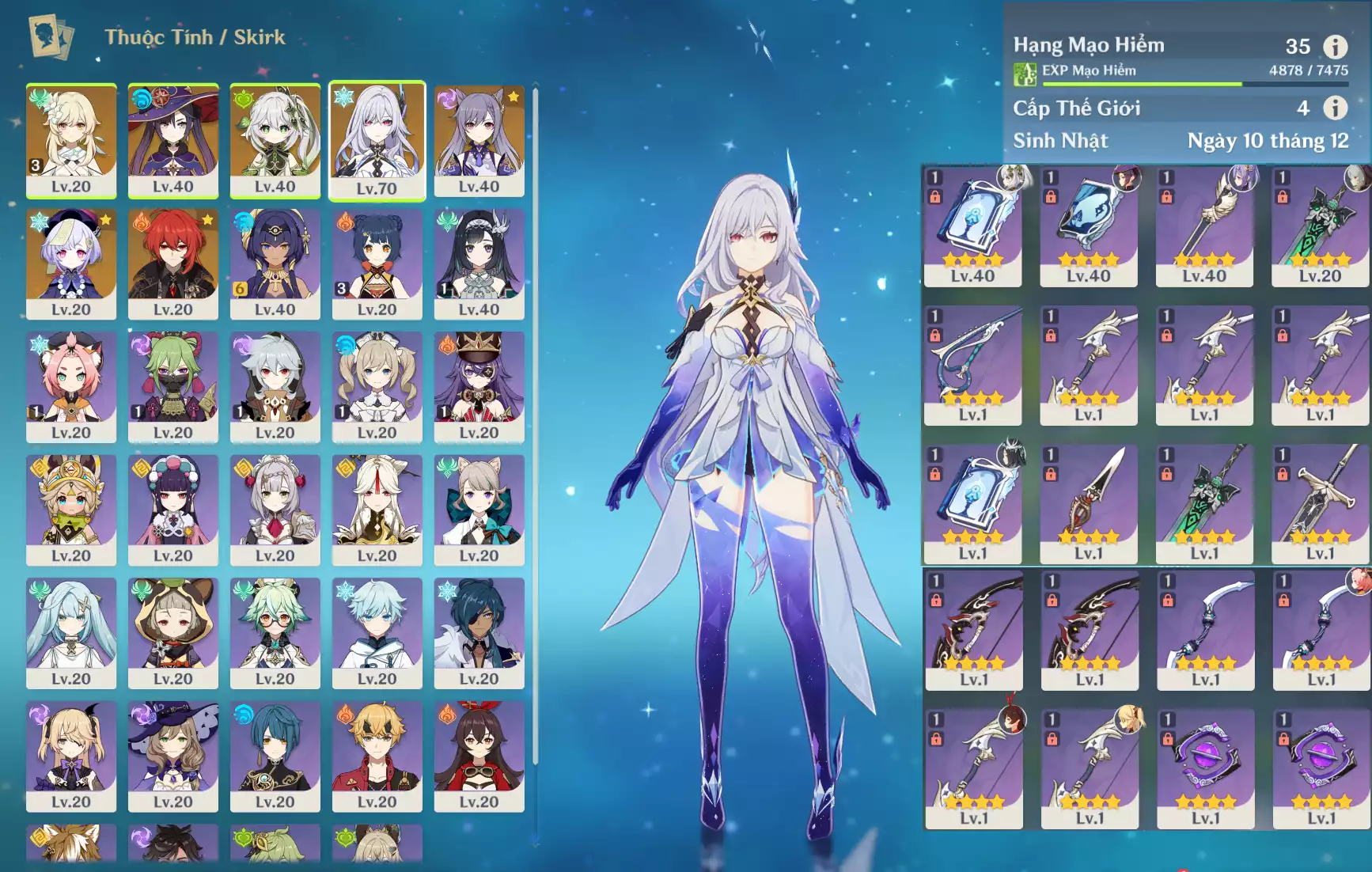1372x872 pixels.
Task: Select the red-tipped spear weapon slot
Action: (x=1089, y=503)
